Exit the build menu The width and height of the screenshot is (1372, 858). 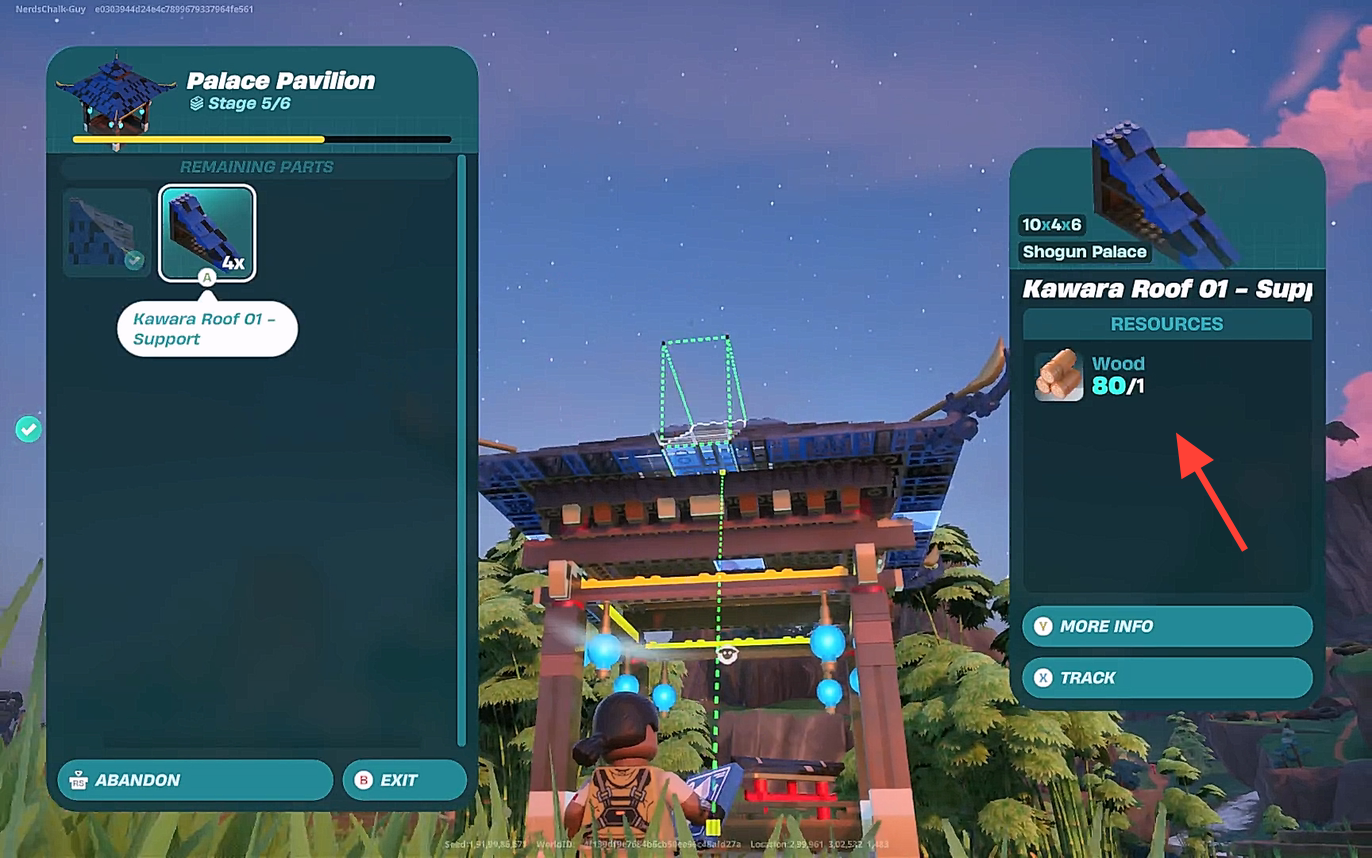coord(404,780)
